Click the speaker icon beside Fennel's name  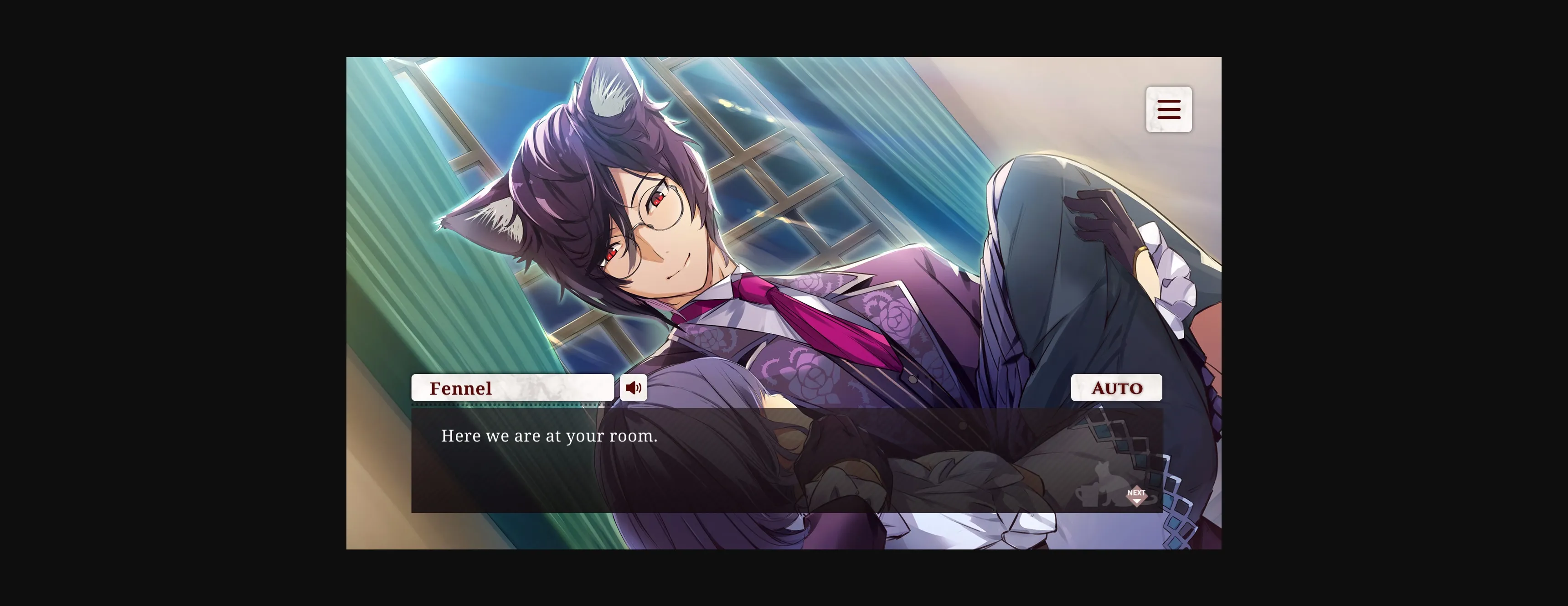click(634, 387)
